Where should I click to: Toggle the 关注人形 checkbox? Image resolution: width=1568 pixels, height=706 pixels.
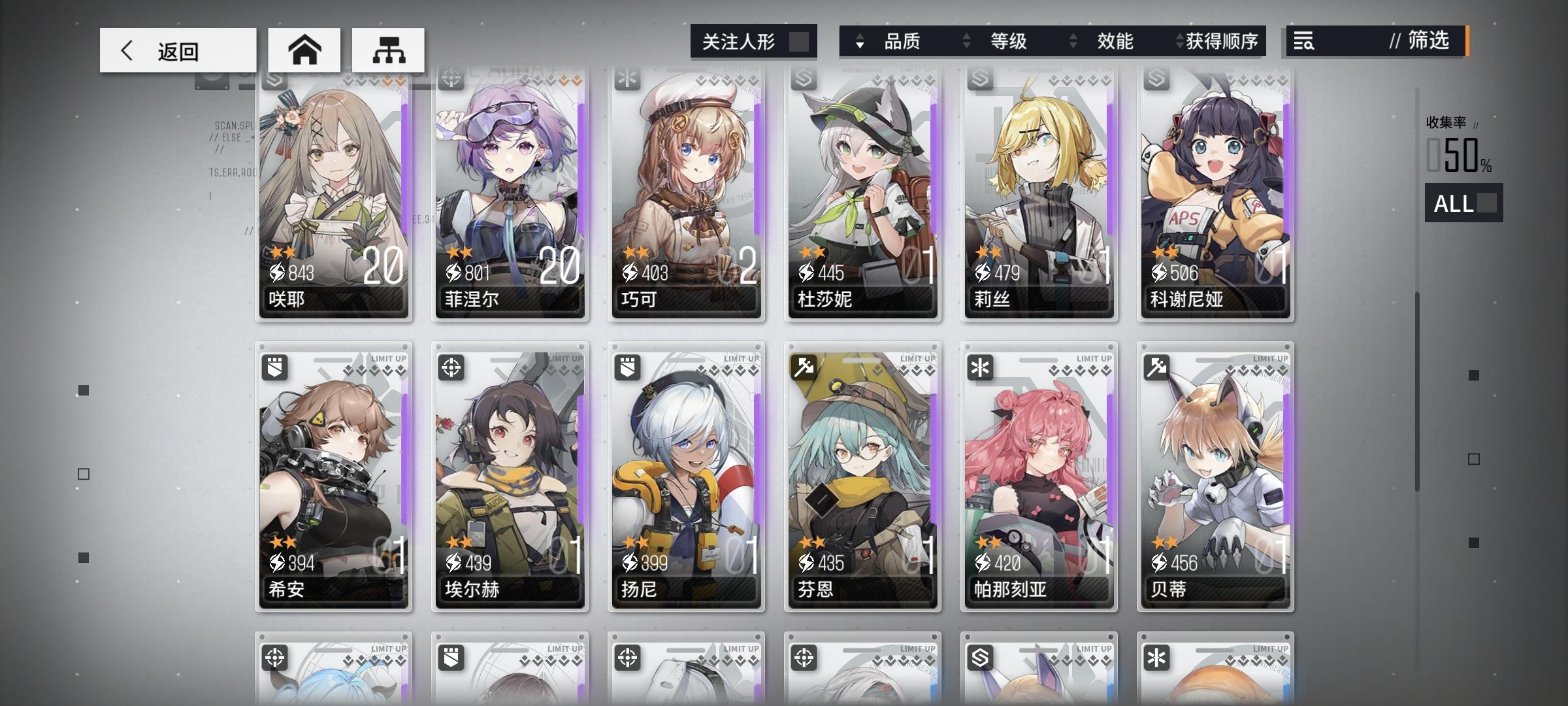tap(798, 41)
